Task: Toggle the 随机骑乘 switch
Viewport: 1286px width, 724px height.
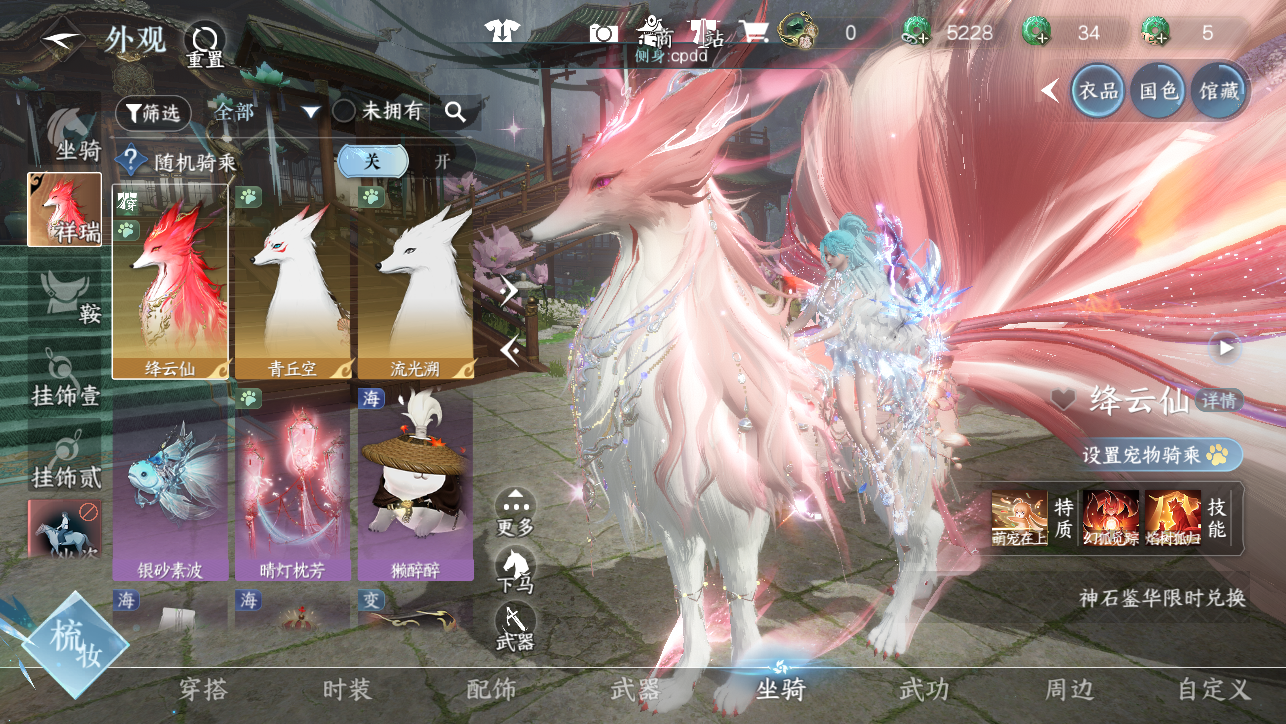Action: (404, 161)
